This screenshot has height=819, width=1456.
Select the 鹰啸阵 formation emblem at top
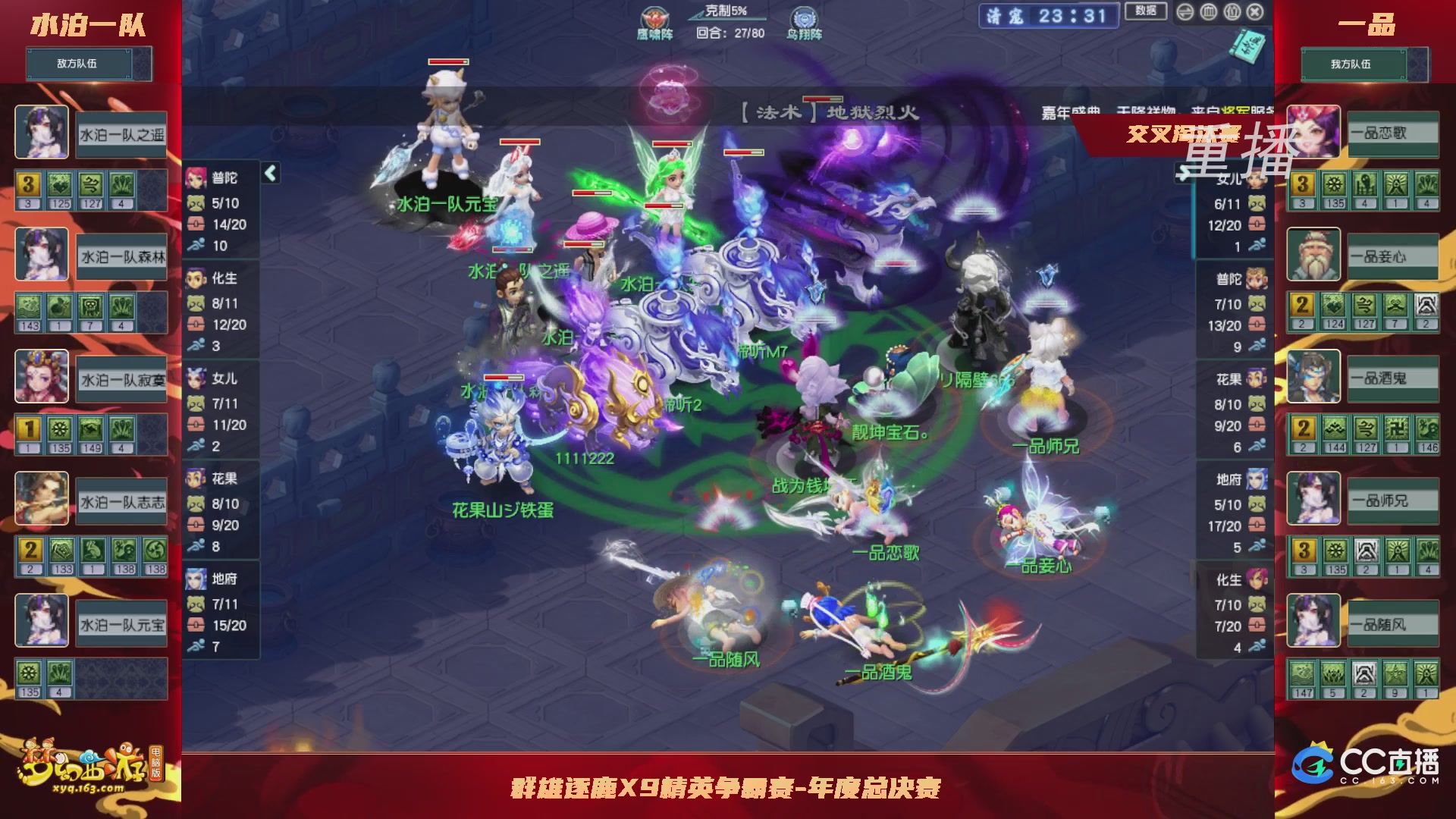[x=654, y=17]
